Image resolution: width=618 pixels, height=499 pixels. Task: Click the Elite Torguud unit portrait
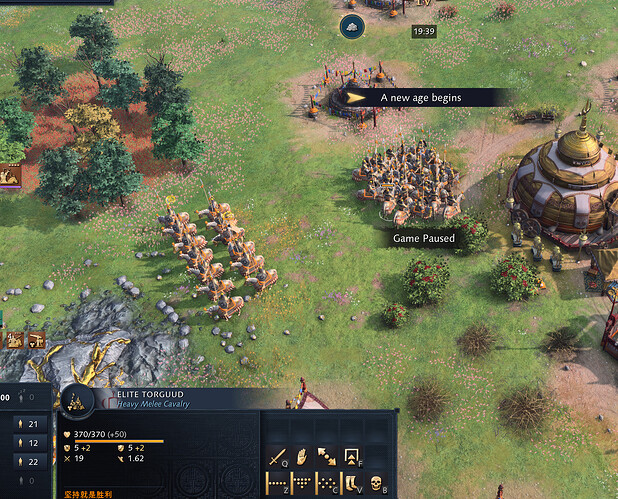(77, 402)
